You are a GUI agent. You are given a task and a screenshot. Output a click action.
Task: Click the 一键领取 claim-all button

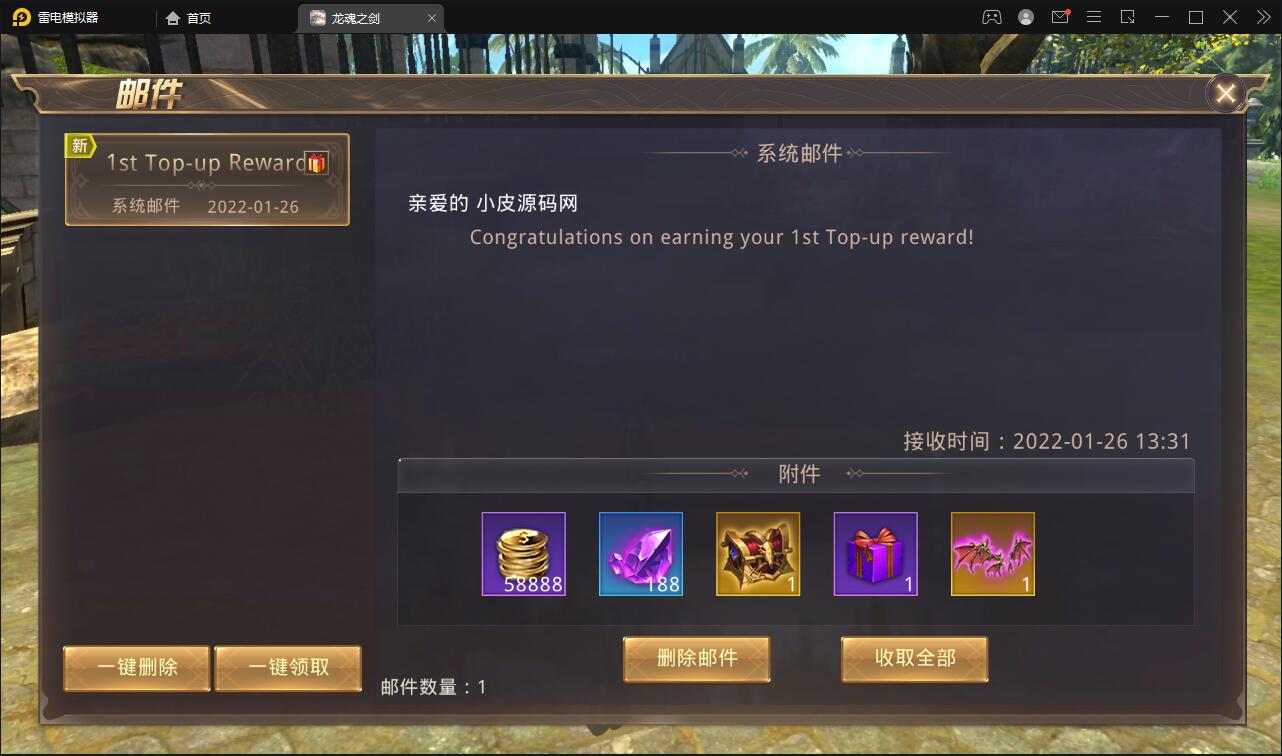pyautogui.click(x=288, y=668)
